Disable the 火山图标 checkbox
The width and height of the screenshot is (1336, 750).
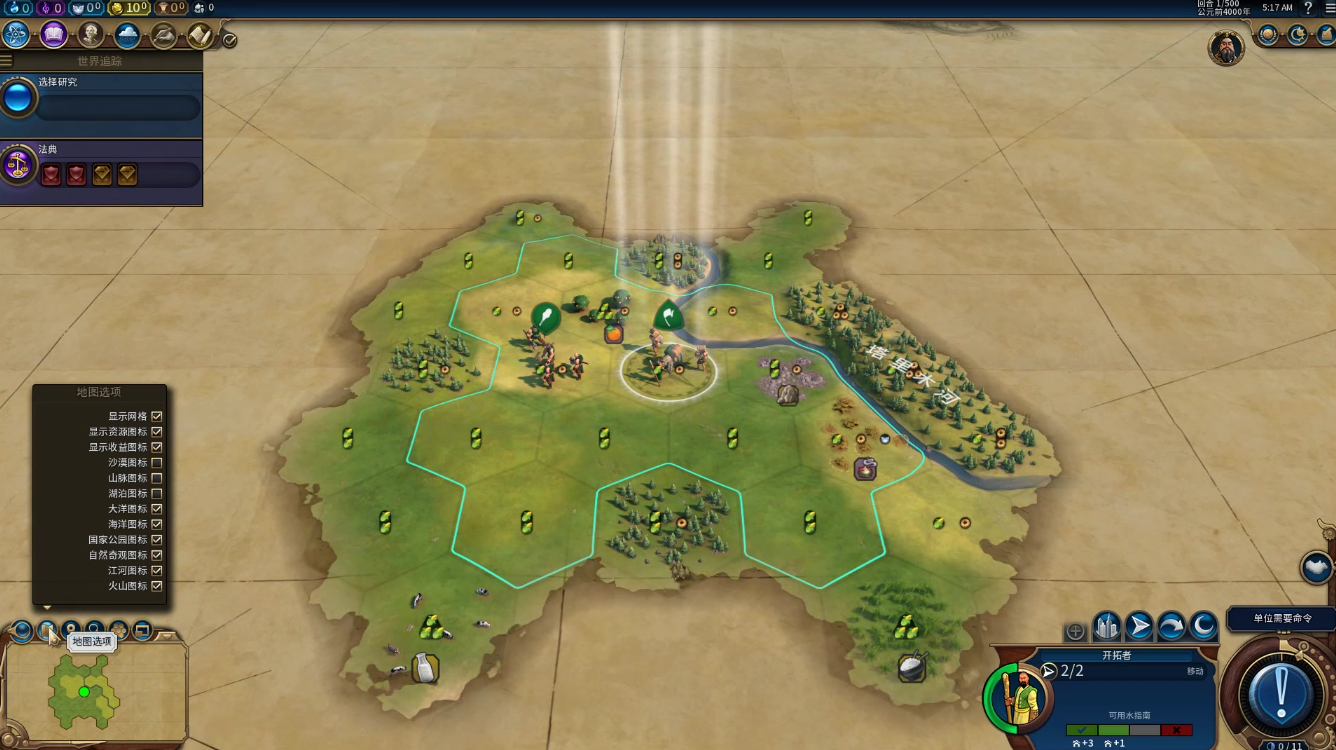point(157,586)
